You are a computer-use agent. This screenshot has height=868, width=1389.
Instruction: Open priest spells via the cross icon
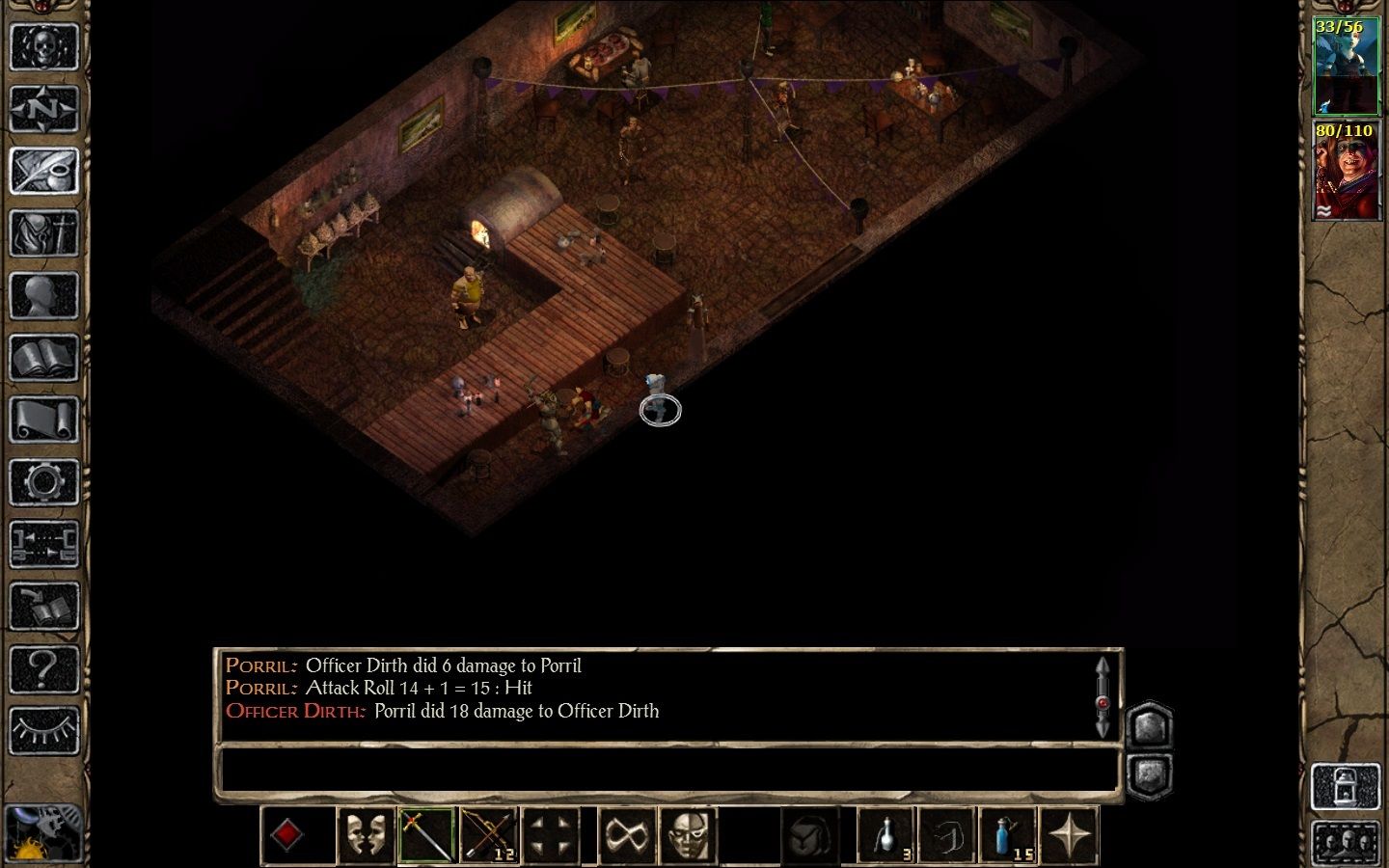45,231
